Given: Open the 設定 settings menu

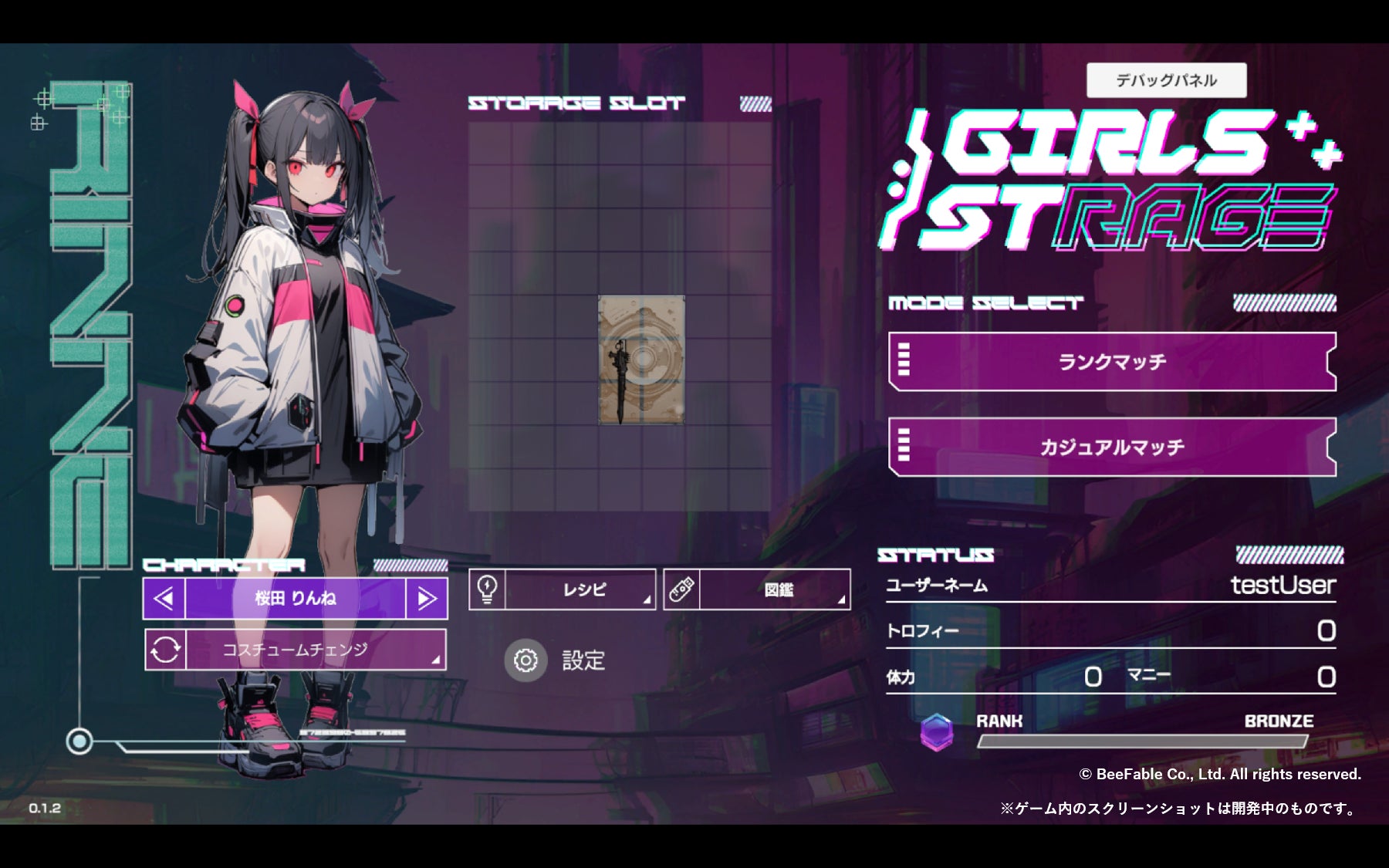Looking at the screenshot, I should coord(556,660).
